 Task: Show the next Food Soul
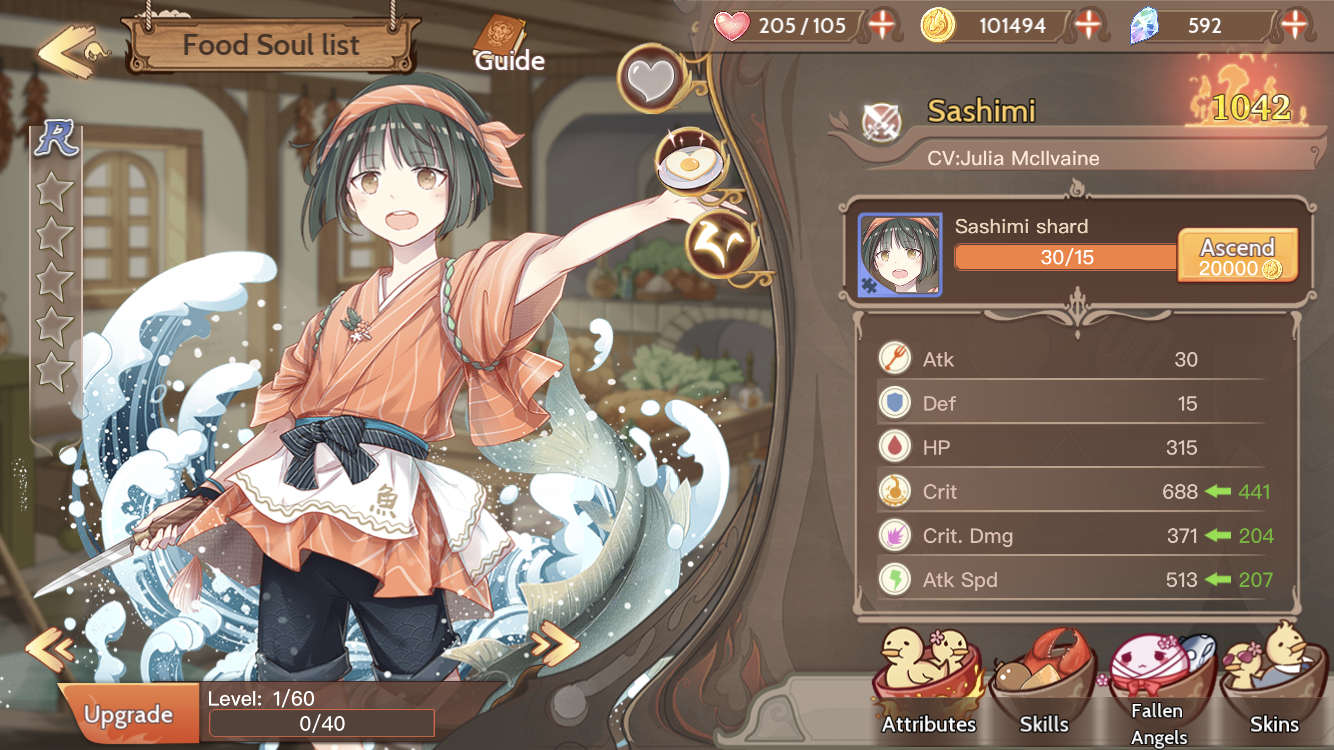[x=555, y=645]
